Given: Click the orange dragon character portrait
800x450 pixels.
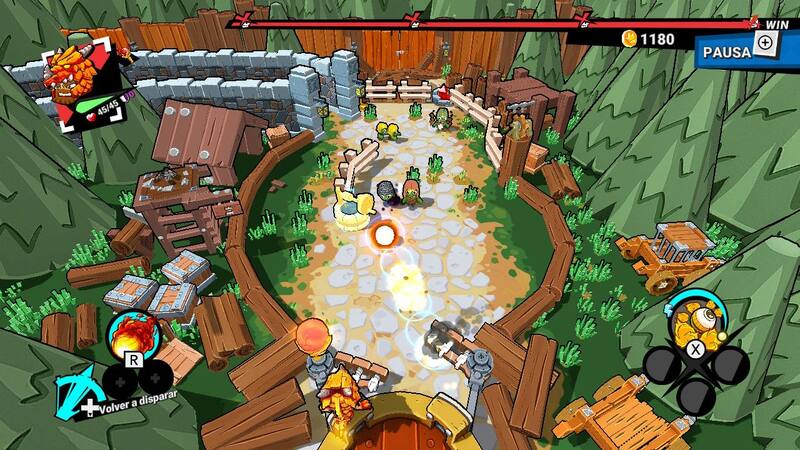Looking at the screenshot, I should click(x=77, y=77).
